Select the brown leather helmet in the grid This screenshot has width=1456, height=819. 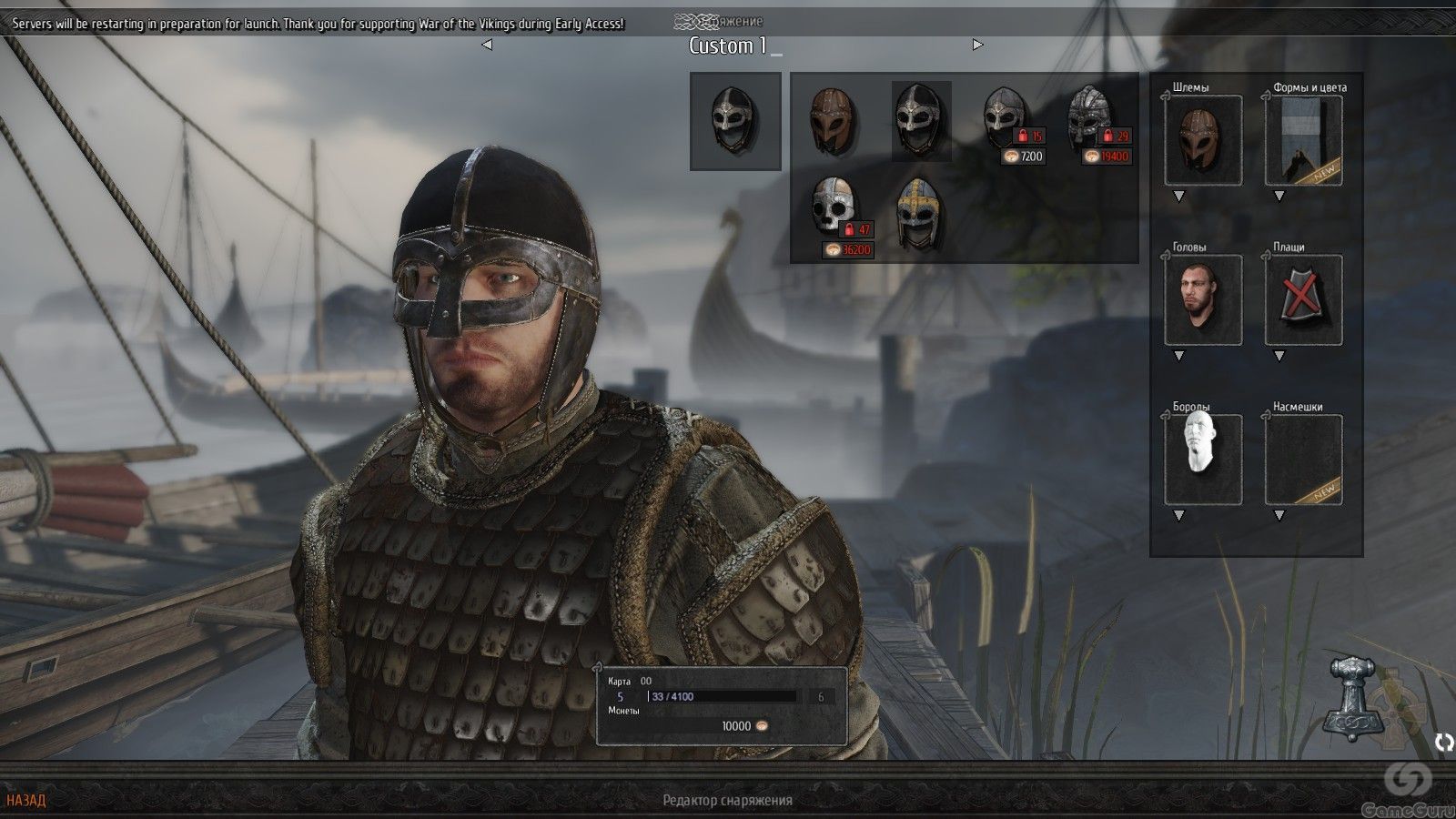point(833,122)
